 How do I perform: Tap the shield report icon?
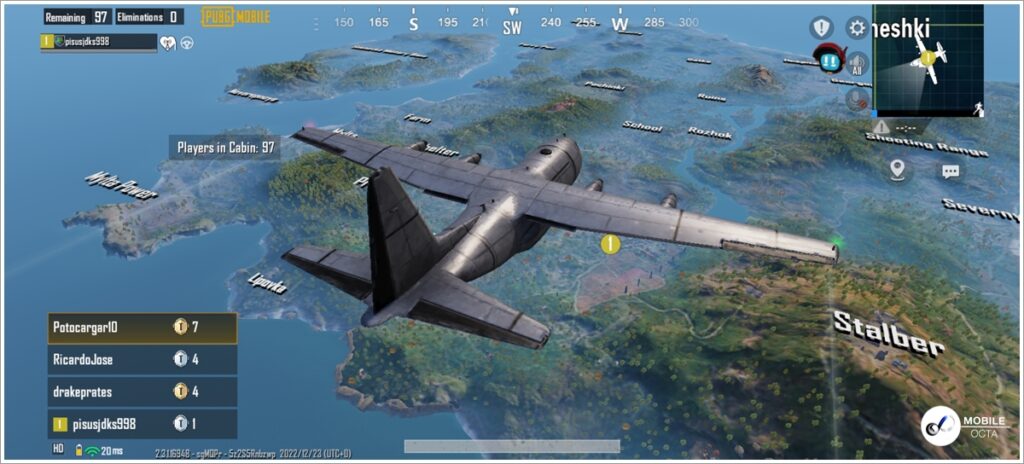pyautogui.click(x=821, y=27)
